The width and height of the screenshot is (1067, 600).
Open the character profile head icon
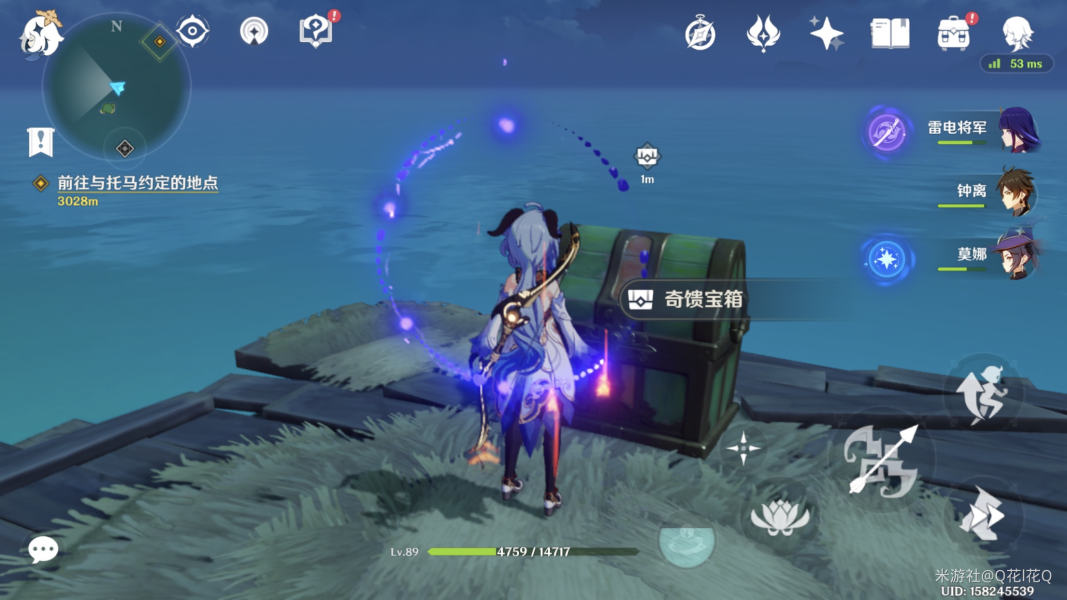pos(1017,33)
